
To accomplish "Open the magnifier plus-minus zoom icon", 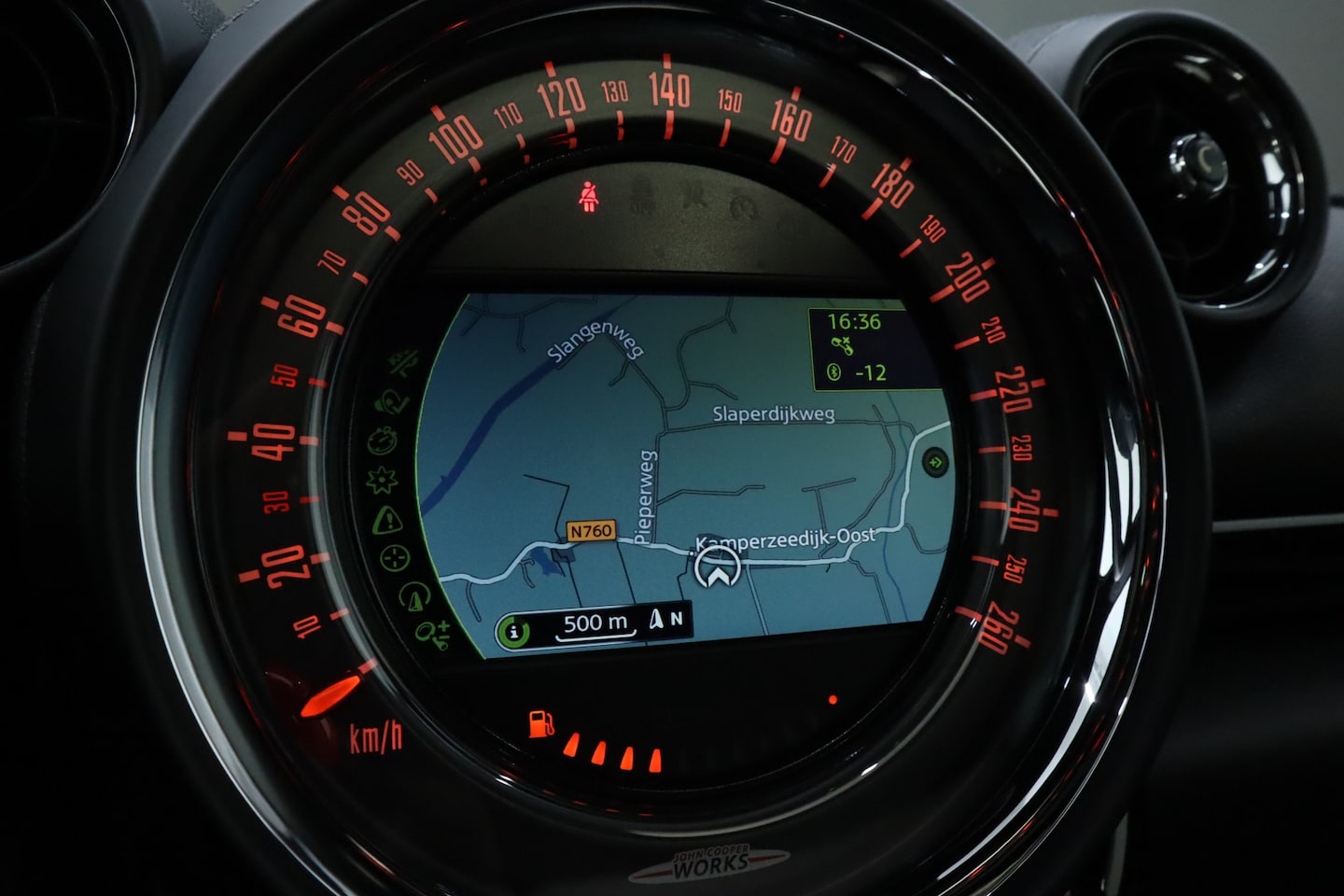I will (x=433, y=633).
